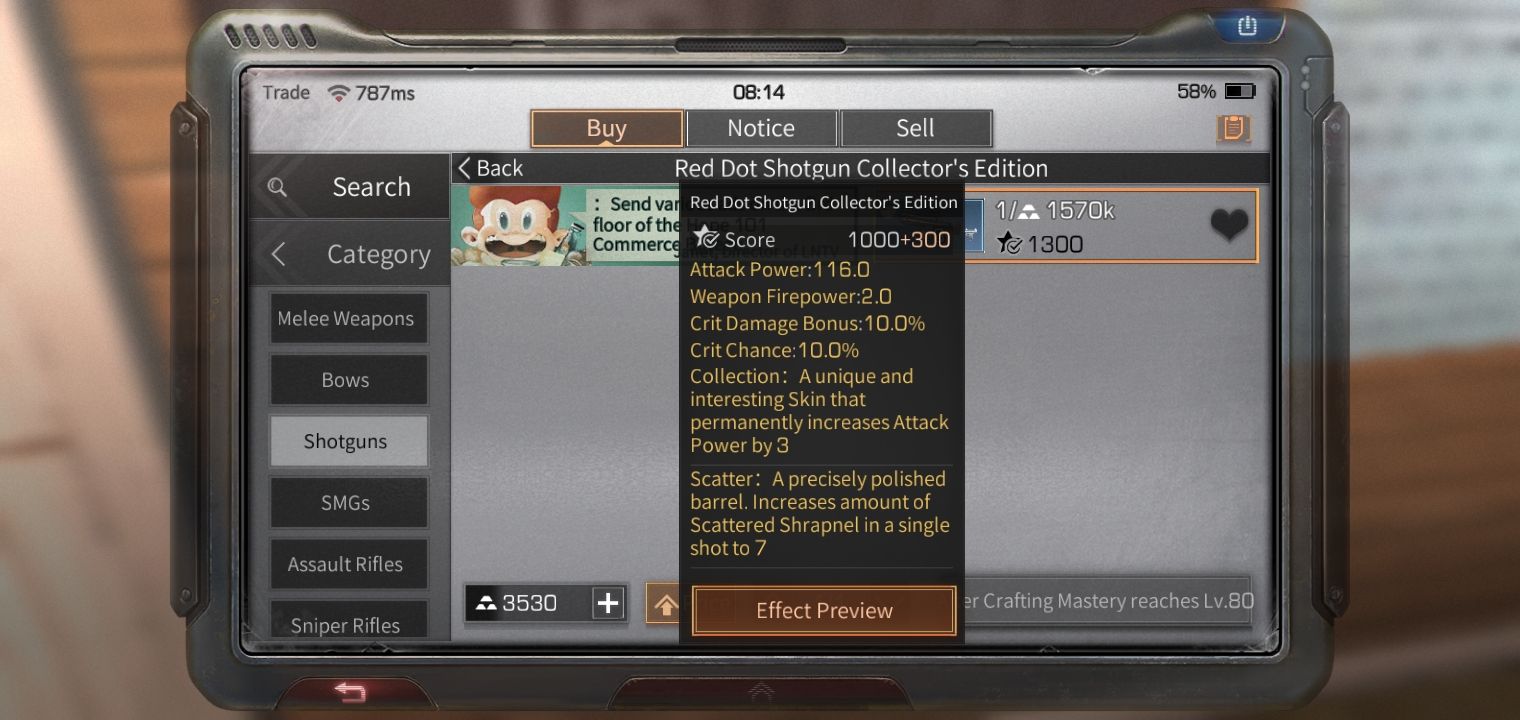Screen dimensions: 1520x720
Task: Click the search magnifier icon
Action: tap(277, 187)
